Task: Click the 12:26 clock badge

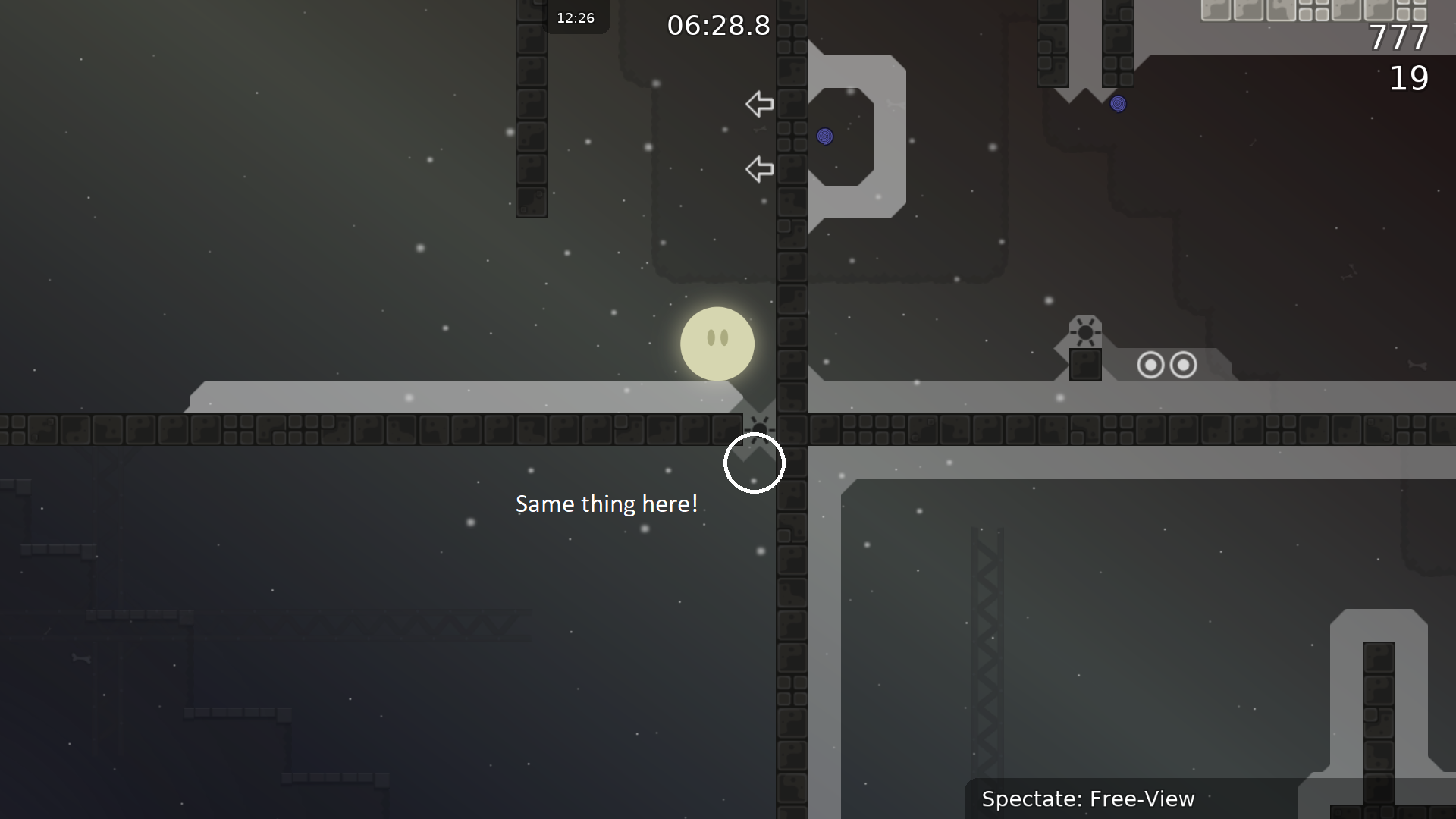Action: point(577,17)
